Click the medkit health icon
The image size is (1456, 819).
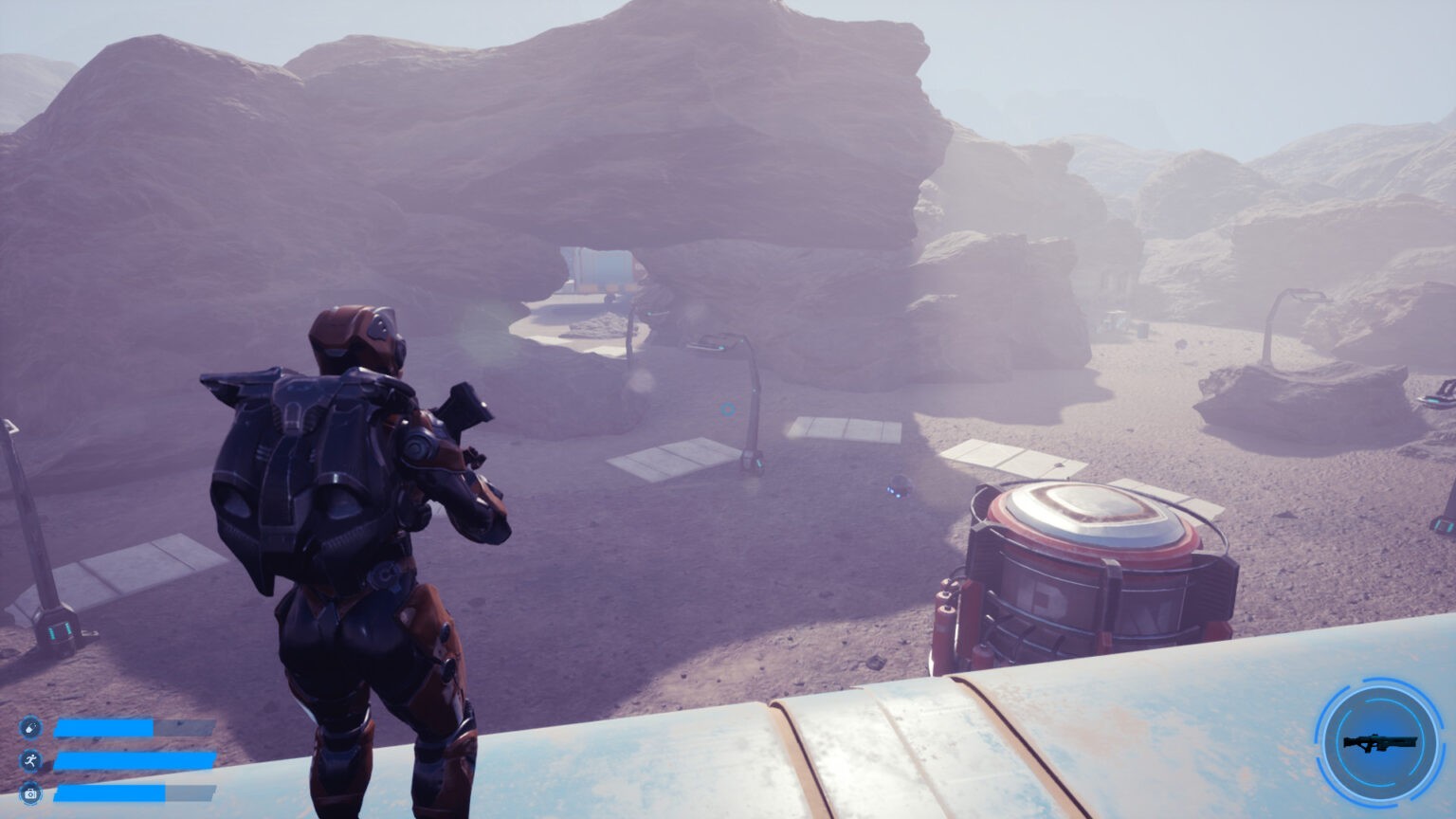point(30,792)
